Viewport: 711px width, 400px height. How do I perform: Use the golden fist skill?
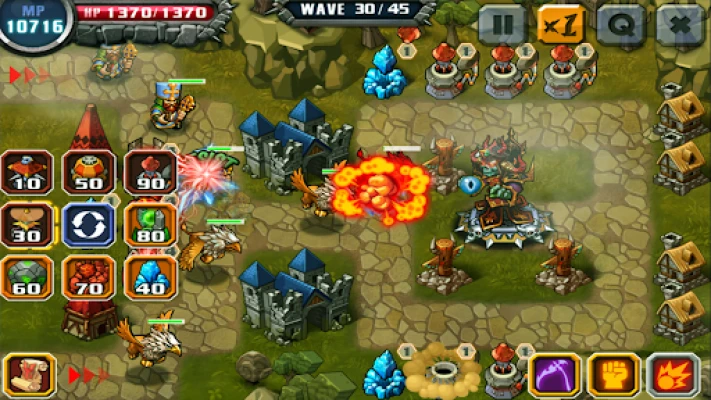coord(613,375)
